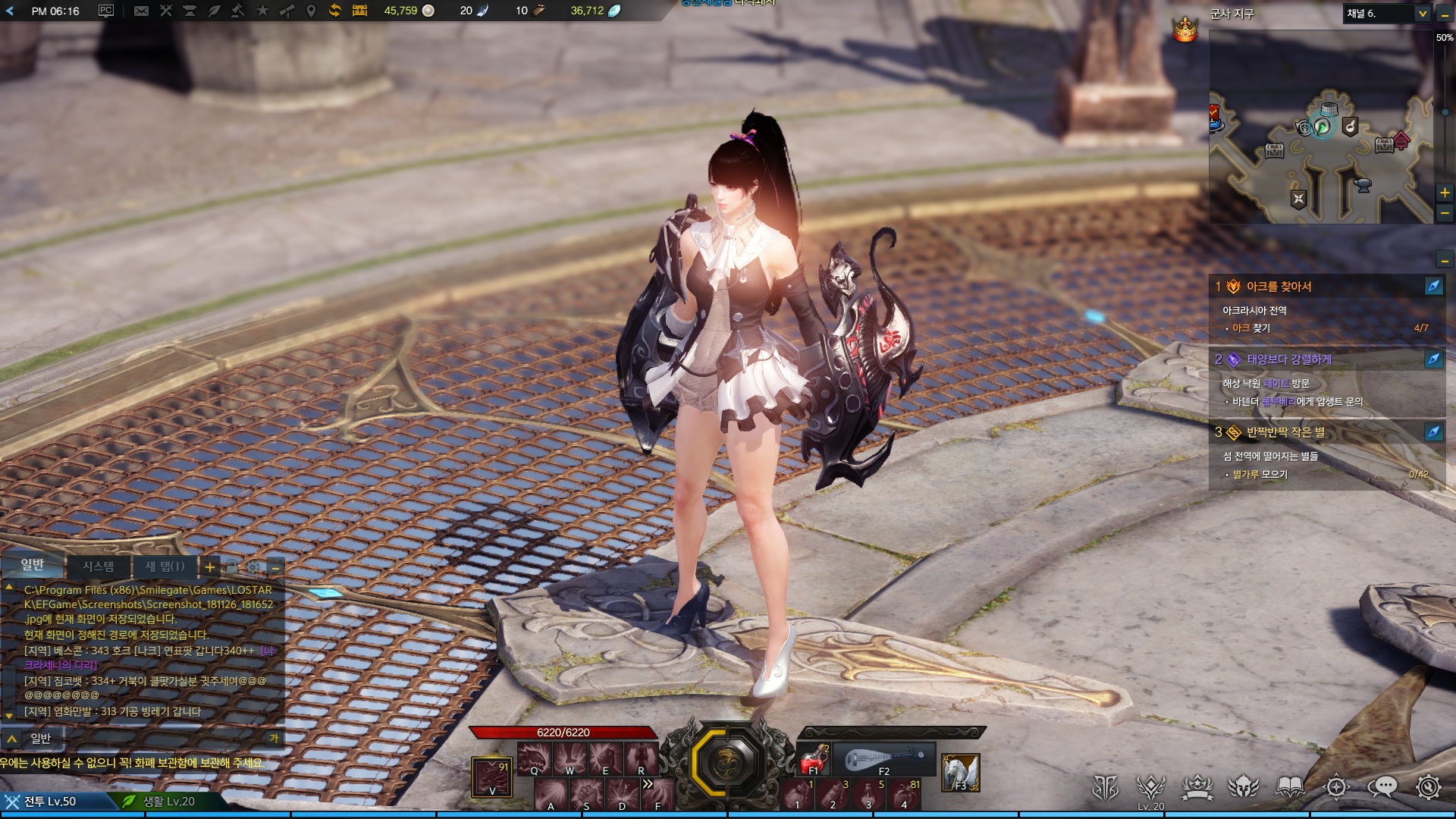Screen dimensions: 1456x819
Task: Click the chat input field
Action: click(x=152, y=739)
